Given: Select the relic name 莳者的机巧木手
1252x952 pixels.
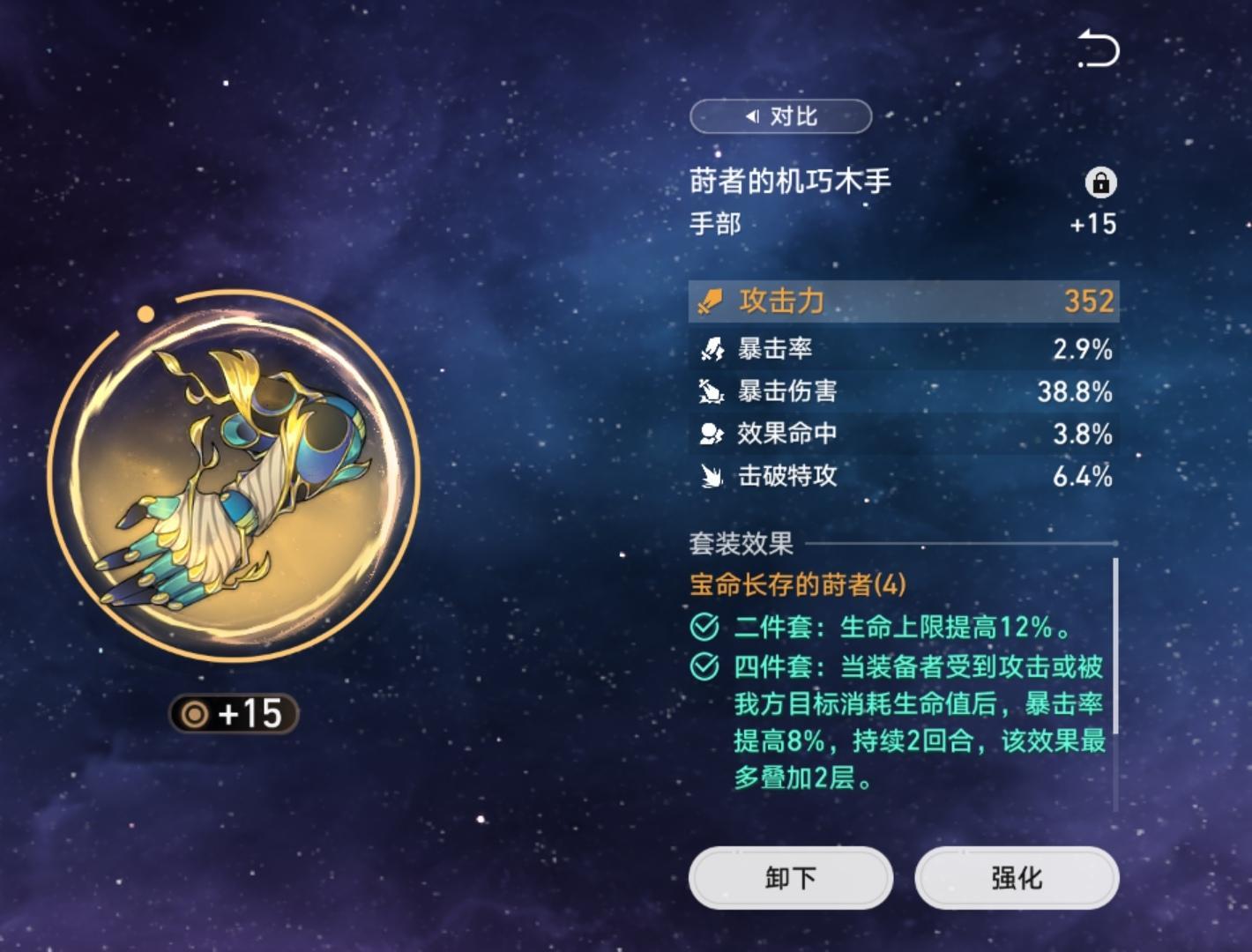Looking at the screenshot, I should pos(789,181).
